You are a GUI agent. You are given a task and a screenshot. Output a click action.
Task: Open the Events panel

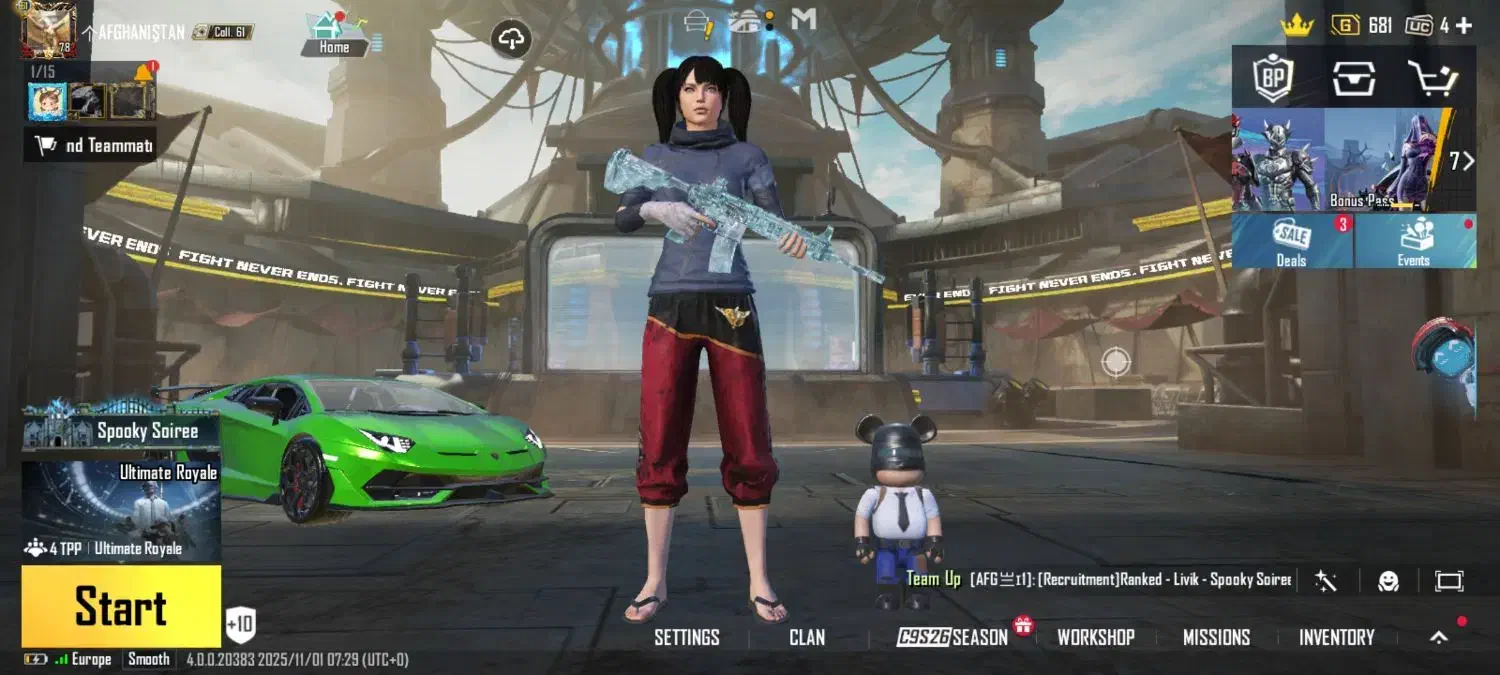coord(1414,242)
